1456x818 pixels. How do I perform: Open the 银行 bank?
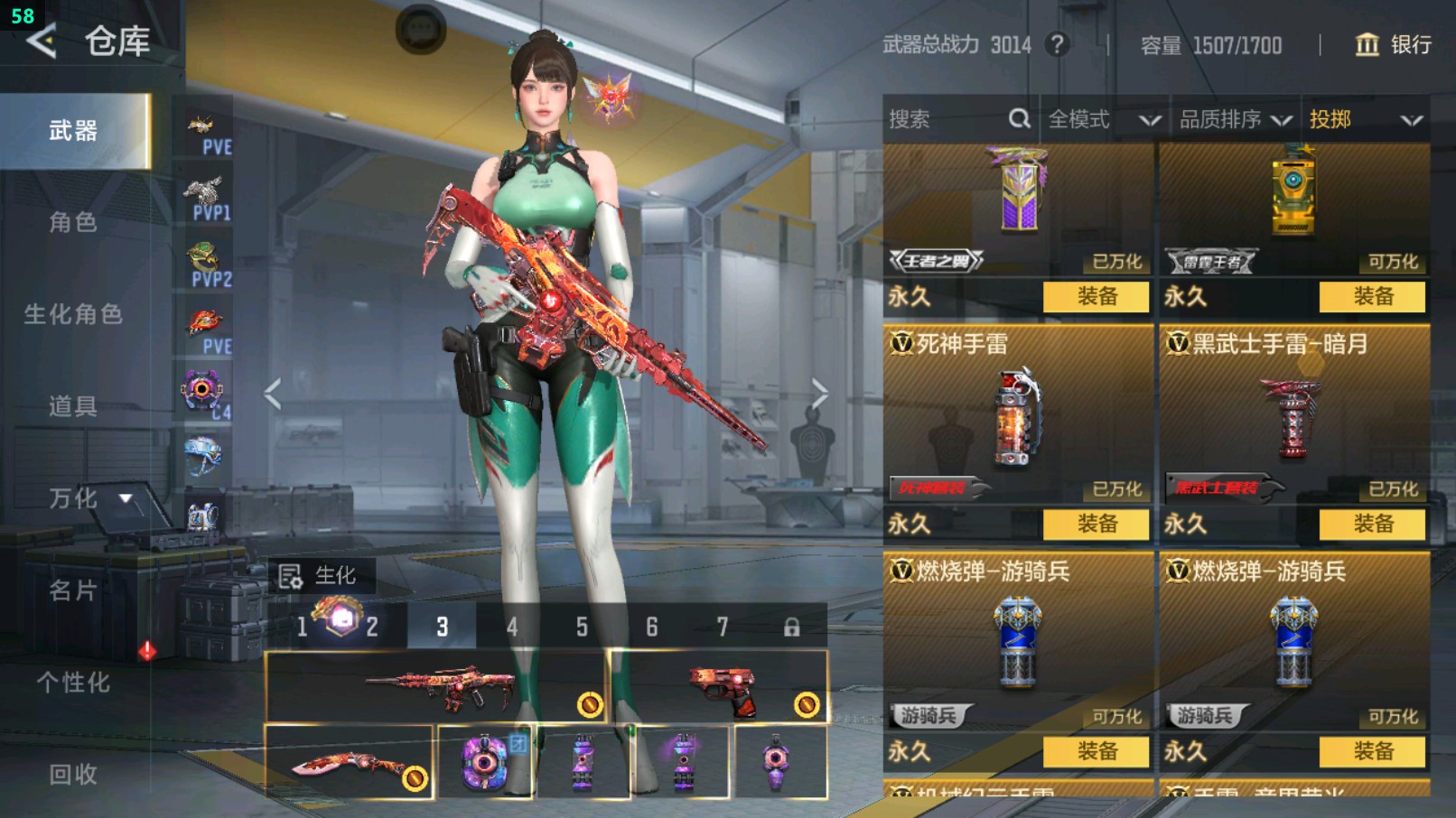1394,44
